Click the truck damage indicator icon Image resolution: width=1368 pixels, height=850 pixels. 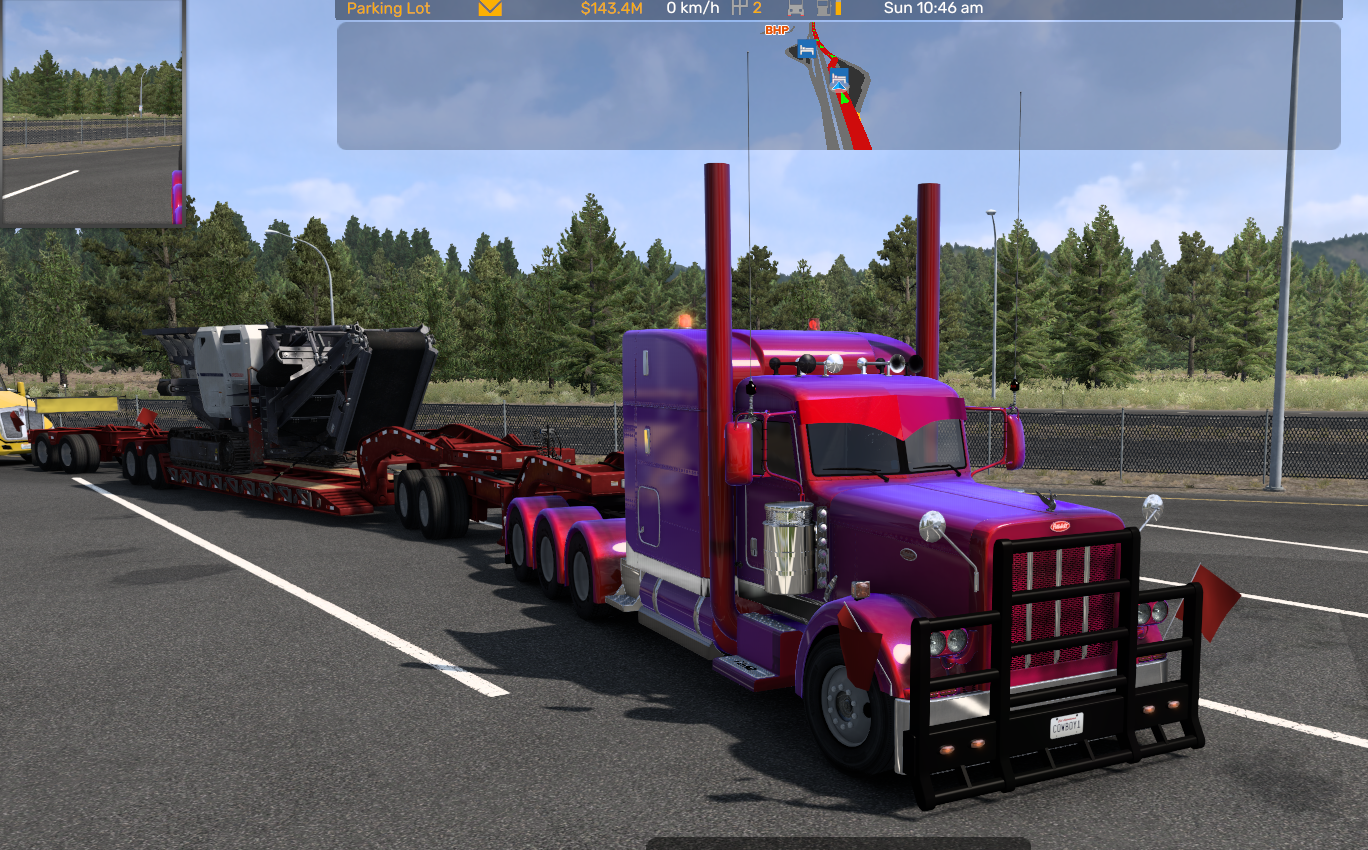click(796, 9)
